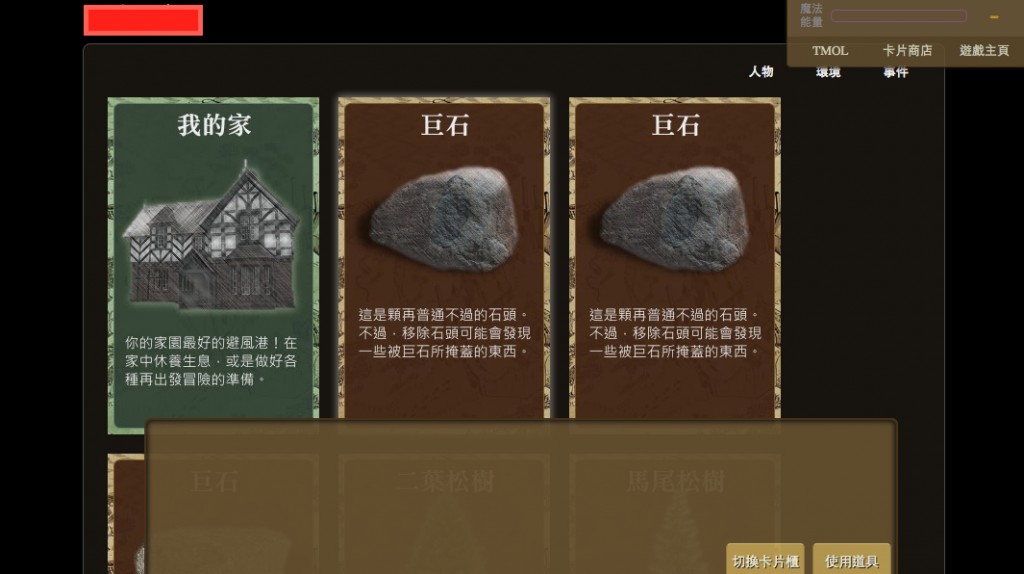This screenshot has width=1024, height=574.
Task: Switch to the 人物 tab
Action: tap(761, 72)
